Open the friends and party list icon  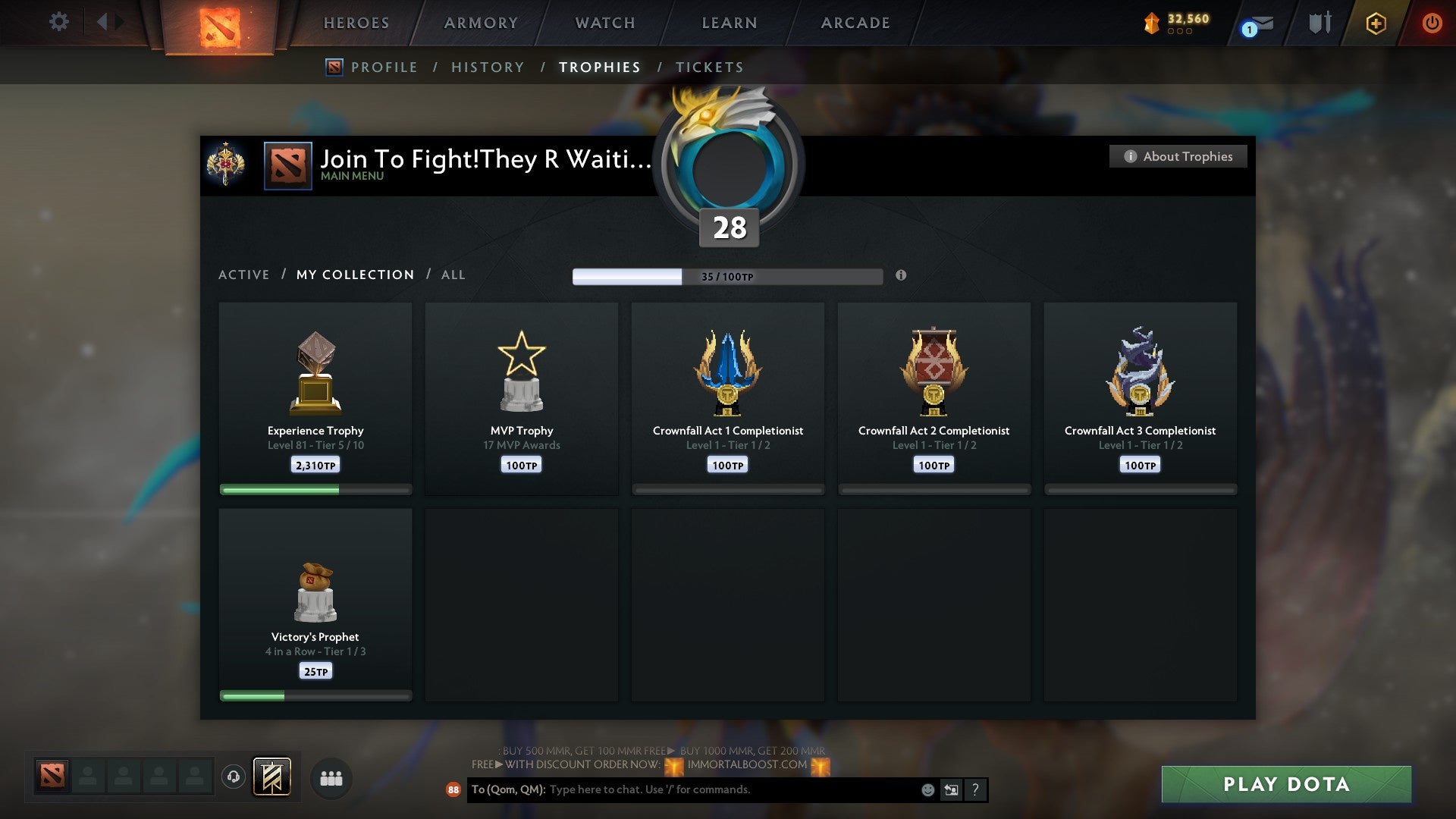(331, 778)
